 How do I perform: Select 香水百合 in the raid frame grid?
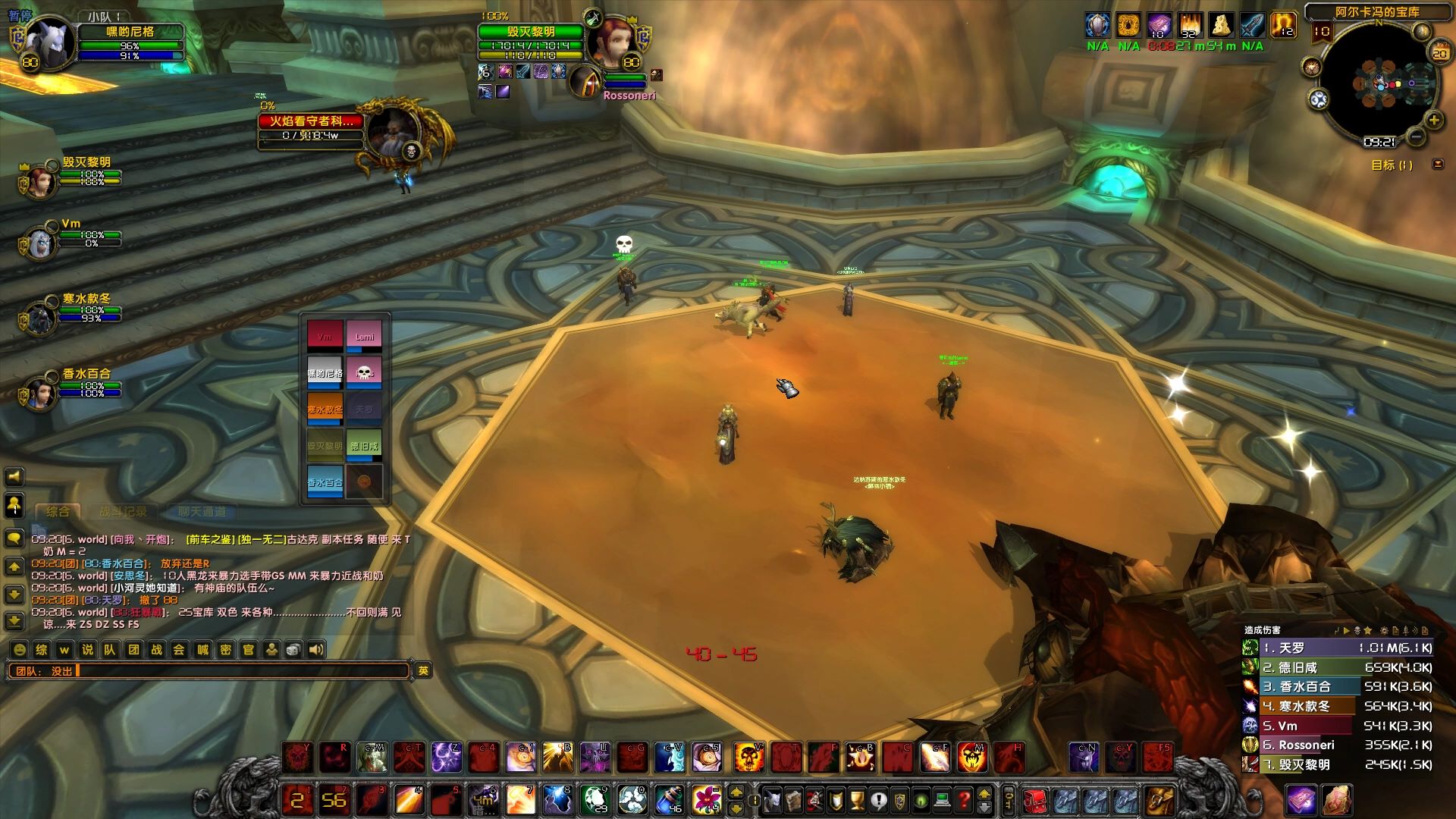325,482
